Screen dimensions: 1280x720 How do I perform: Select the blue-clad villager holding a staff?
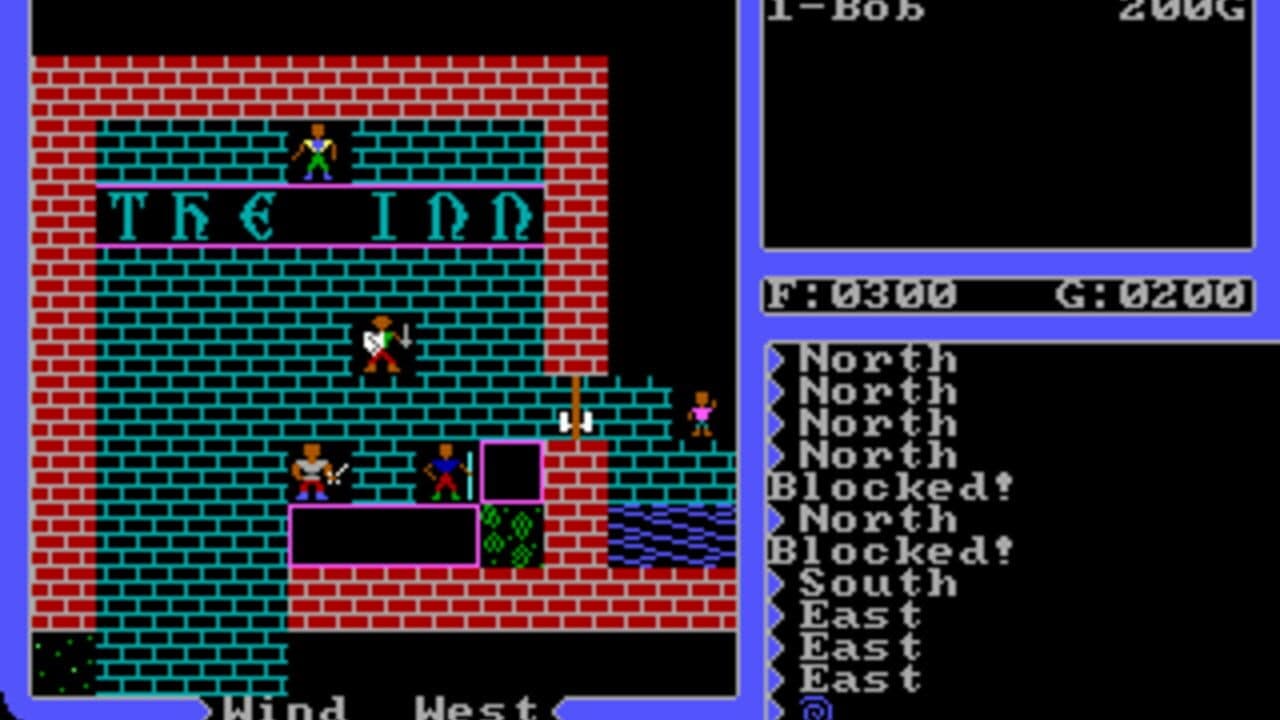click(445, 470)
